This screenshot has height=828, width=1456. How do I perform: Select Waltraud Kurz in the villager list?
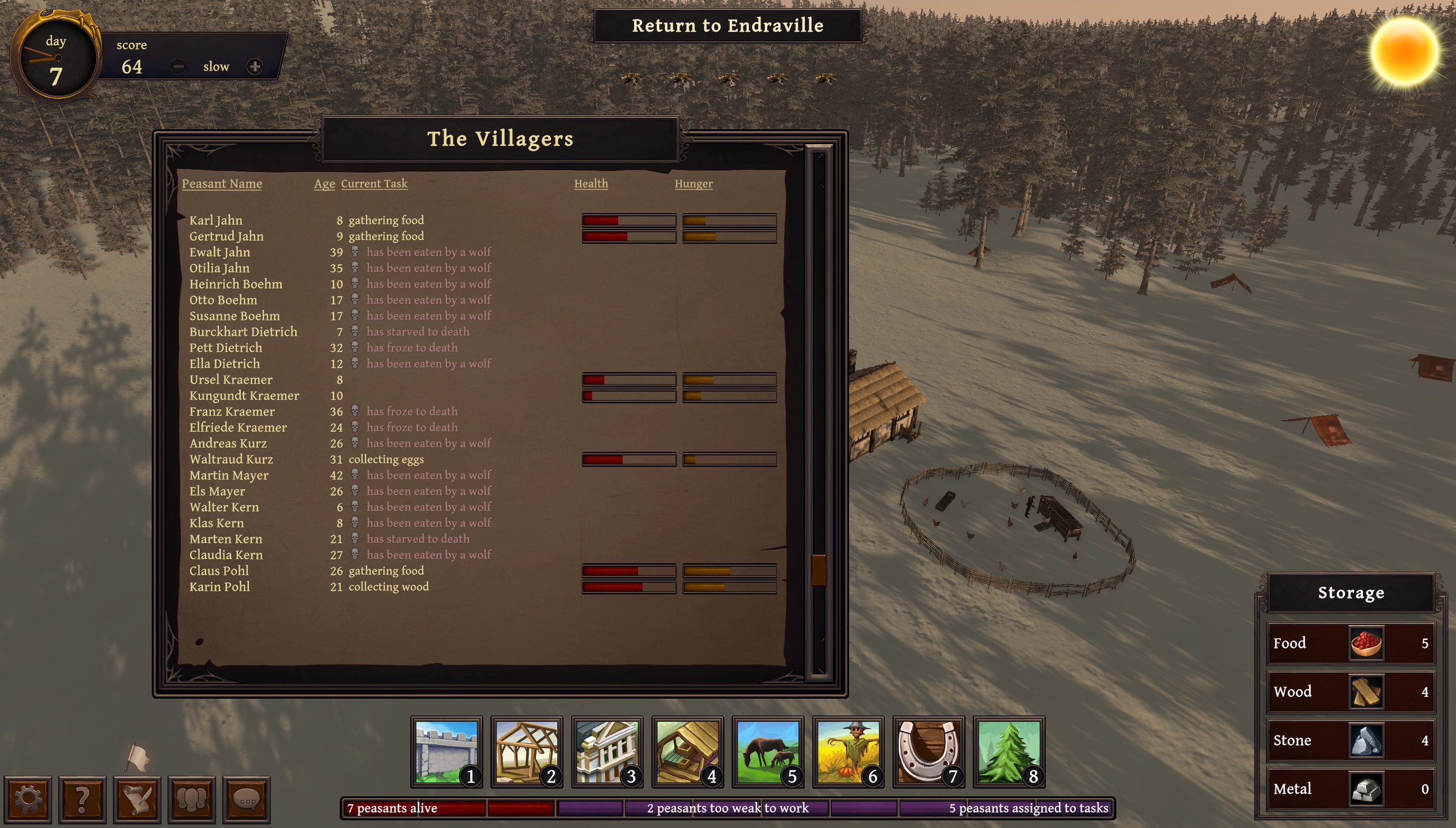pos(231,459)
